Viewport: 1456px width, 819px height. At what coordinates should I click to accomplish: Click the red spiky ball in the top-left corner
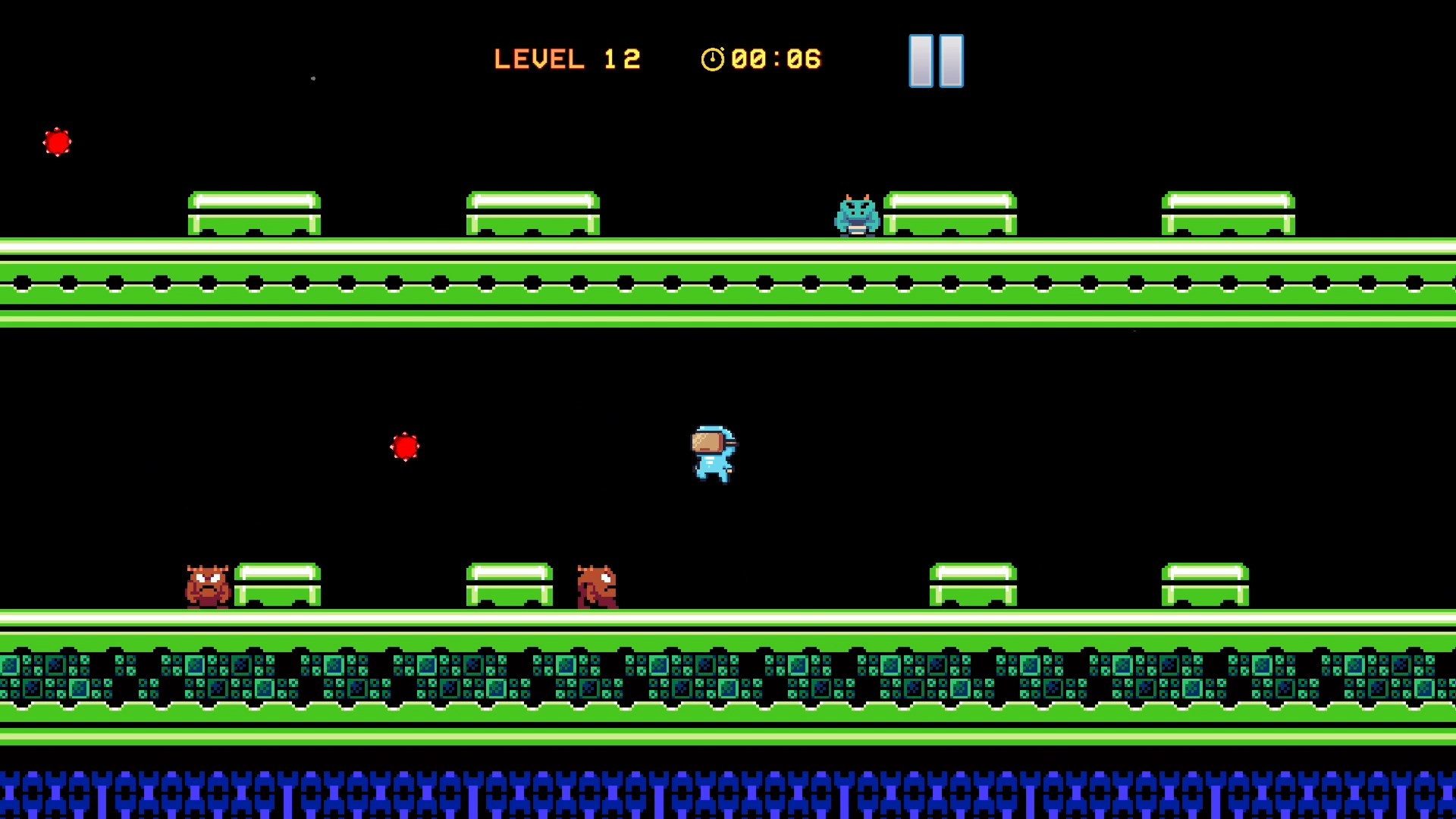point(58,142)
